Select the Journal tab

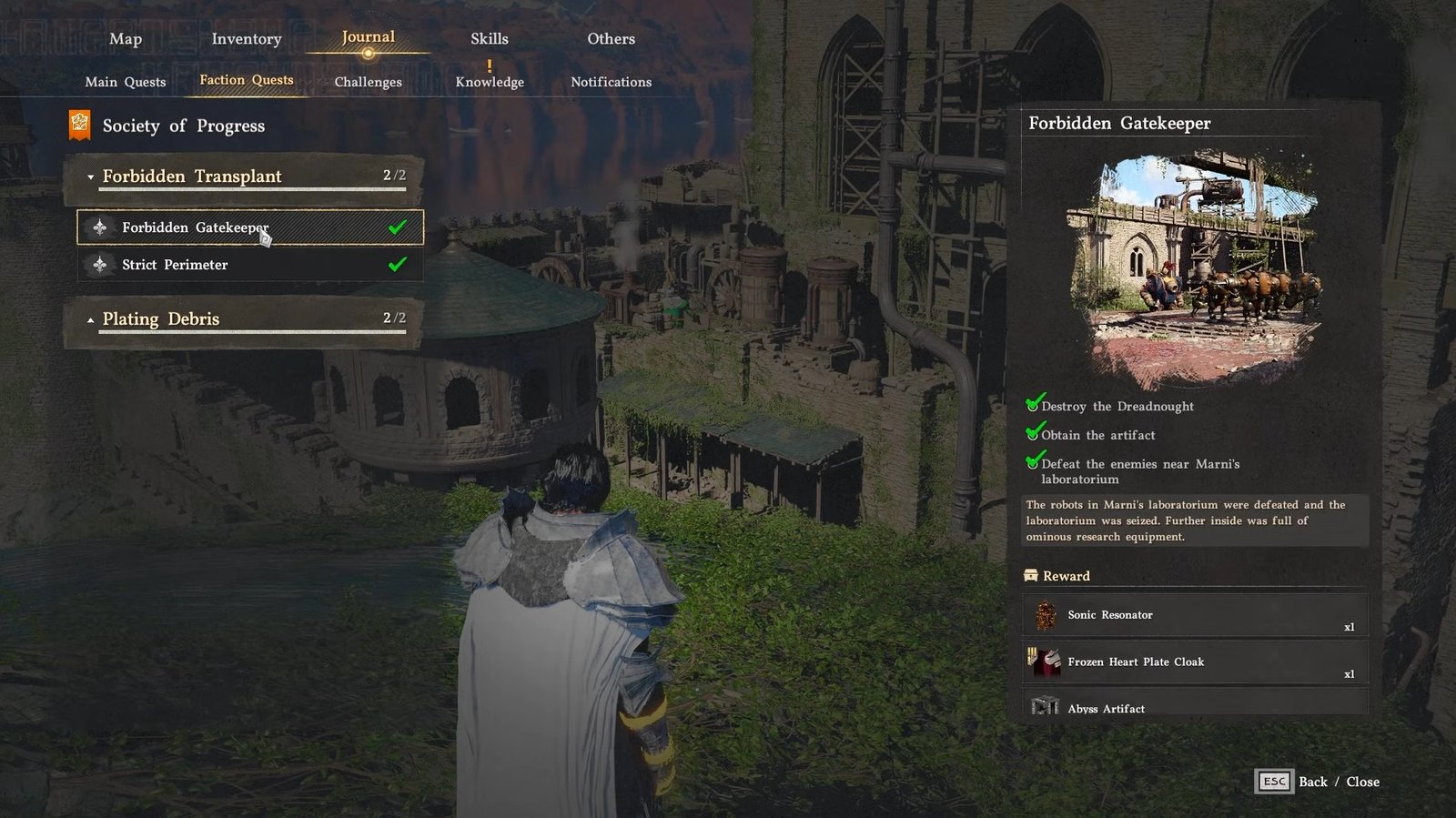(368, 37)
